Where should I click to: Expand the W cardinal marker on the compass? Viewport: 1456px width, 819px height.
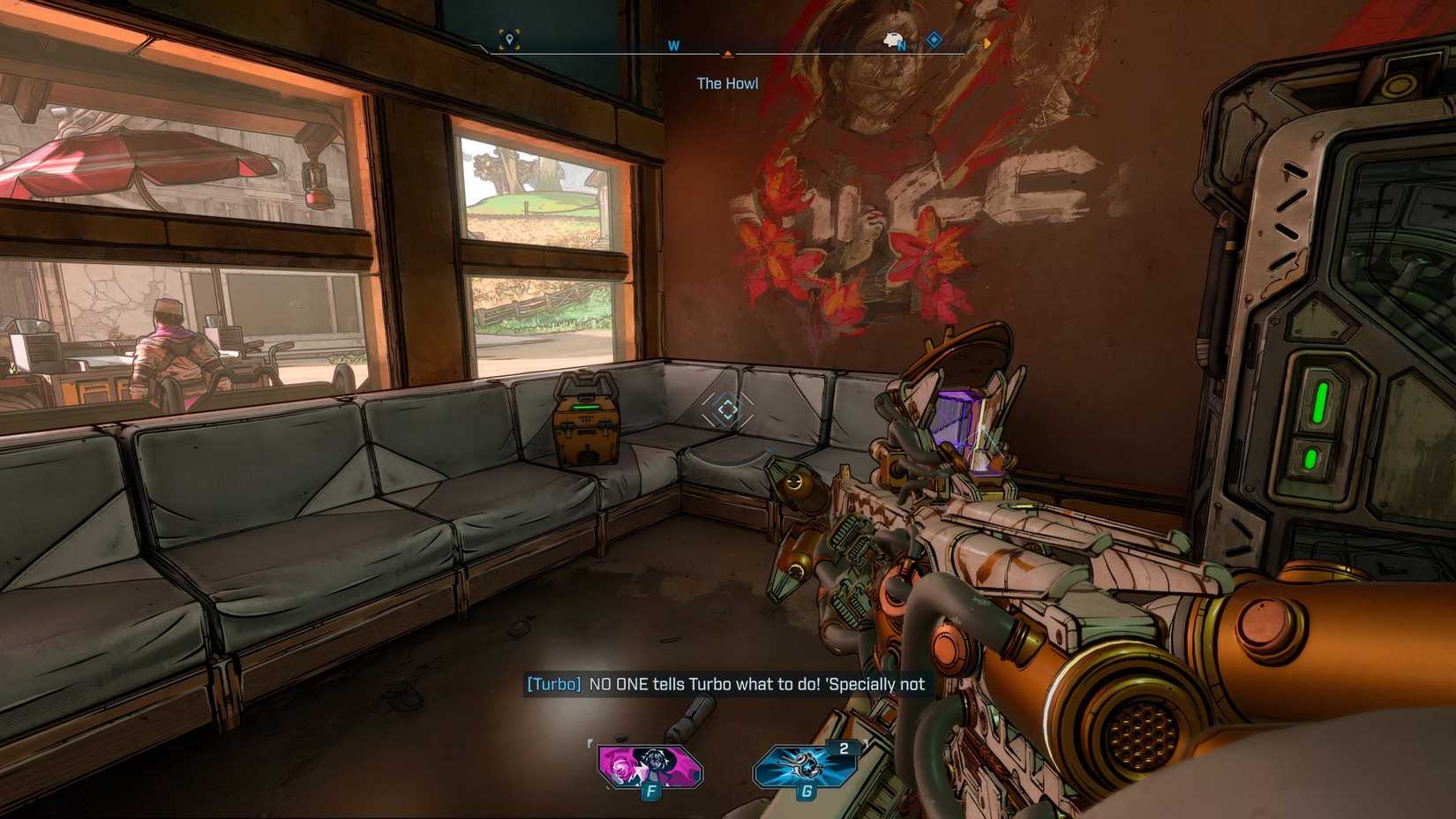(673, 44)
